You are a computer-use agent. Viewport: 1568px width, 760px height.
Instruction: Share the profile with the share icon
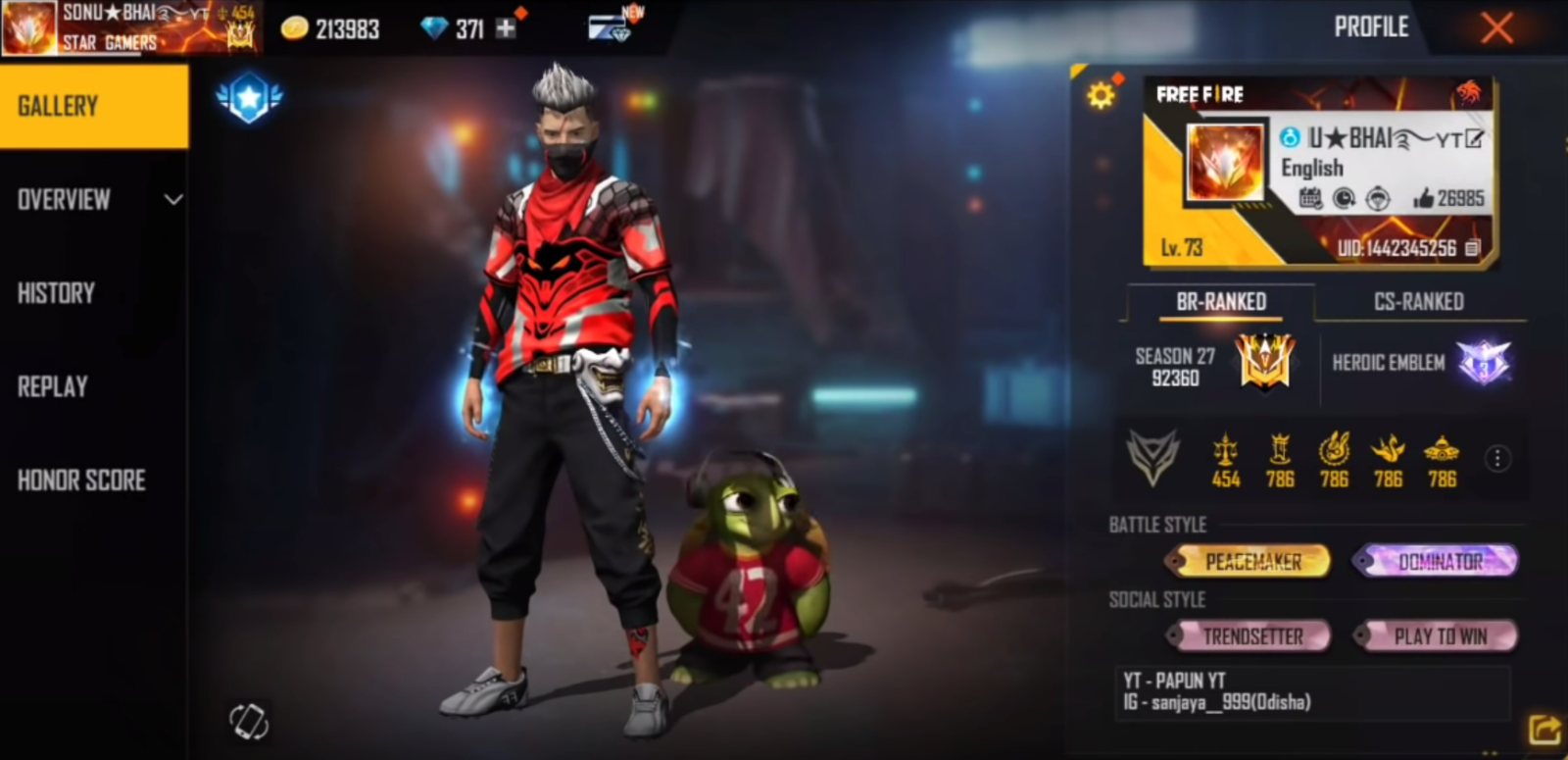coord(1543,730)
